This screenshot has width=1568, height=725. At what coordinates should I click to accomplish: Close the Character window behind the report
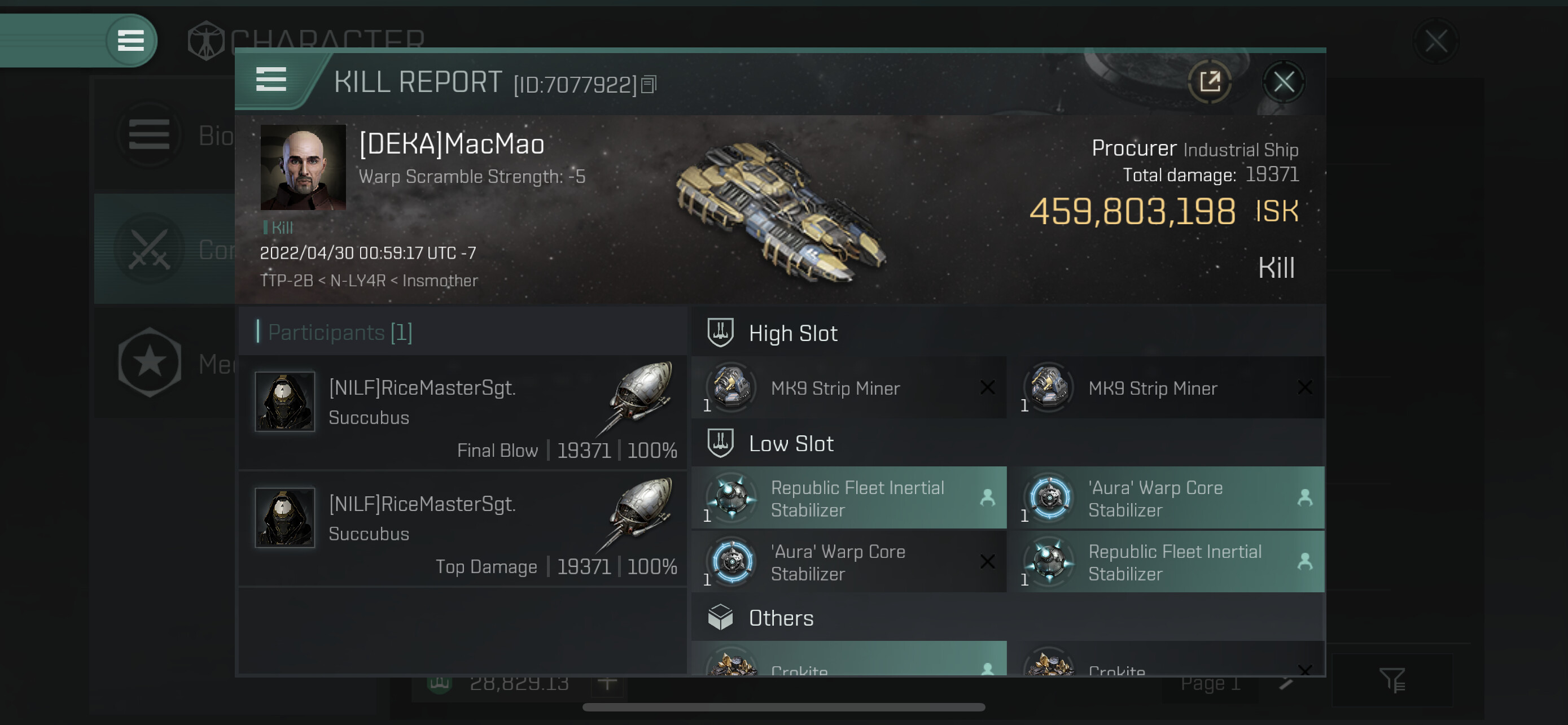1435,41
